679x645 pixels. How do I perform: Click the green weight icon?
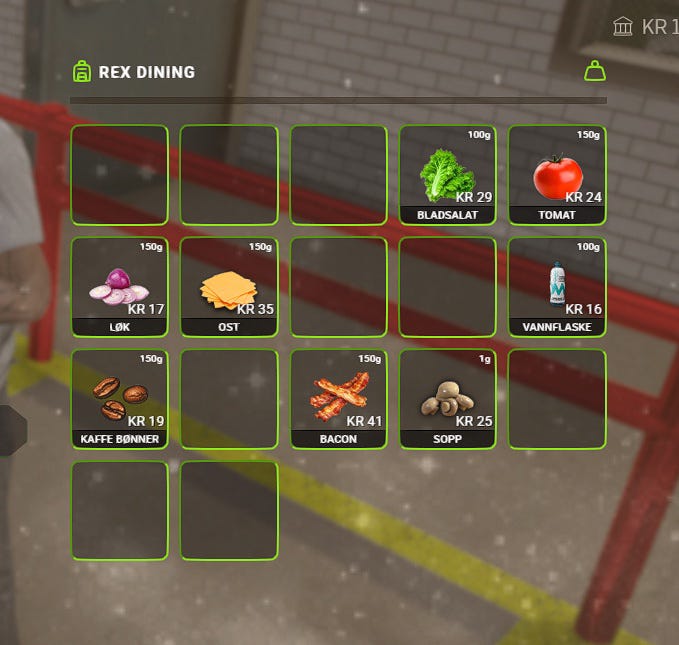tap(595, 71)
